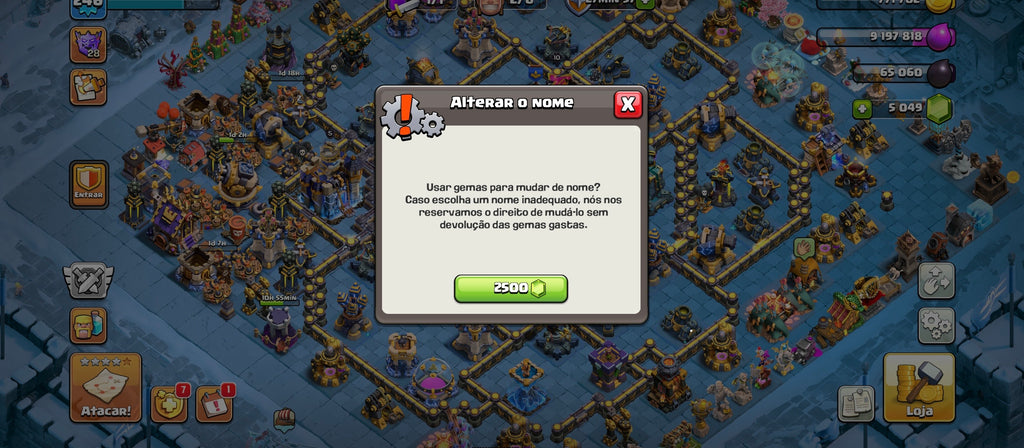Open the news icon with 1 badge
The width and height of the screenshot is (1024, 448).
(213, 403)
